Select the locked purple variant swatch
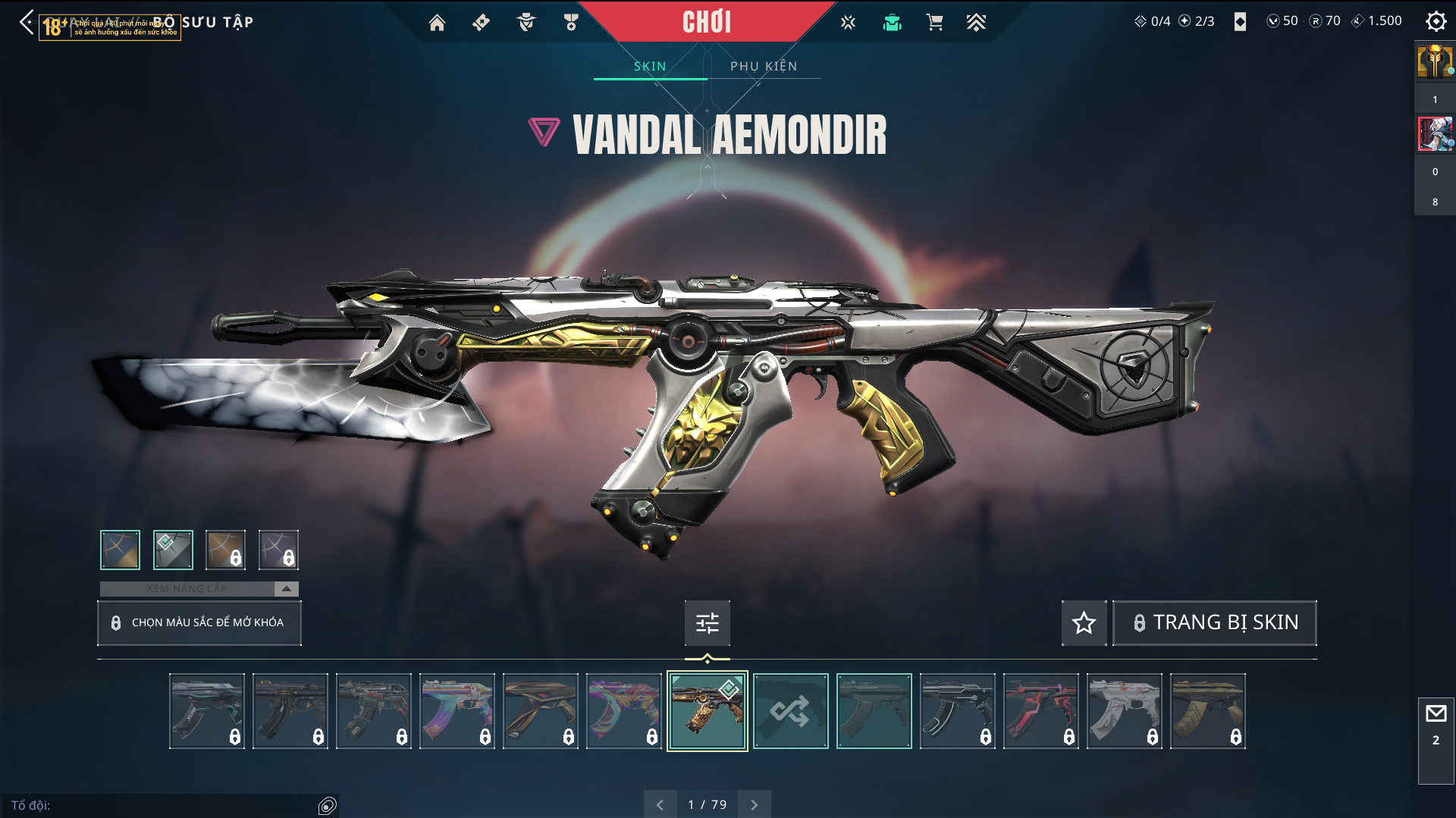 point(278,550)
